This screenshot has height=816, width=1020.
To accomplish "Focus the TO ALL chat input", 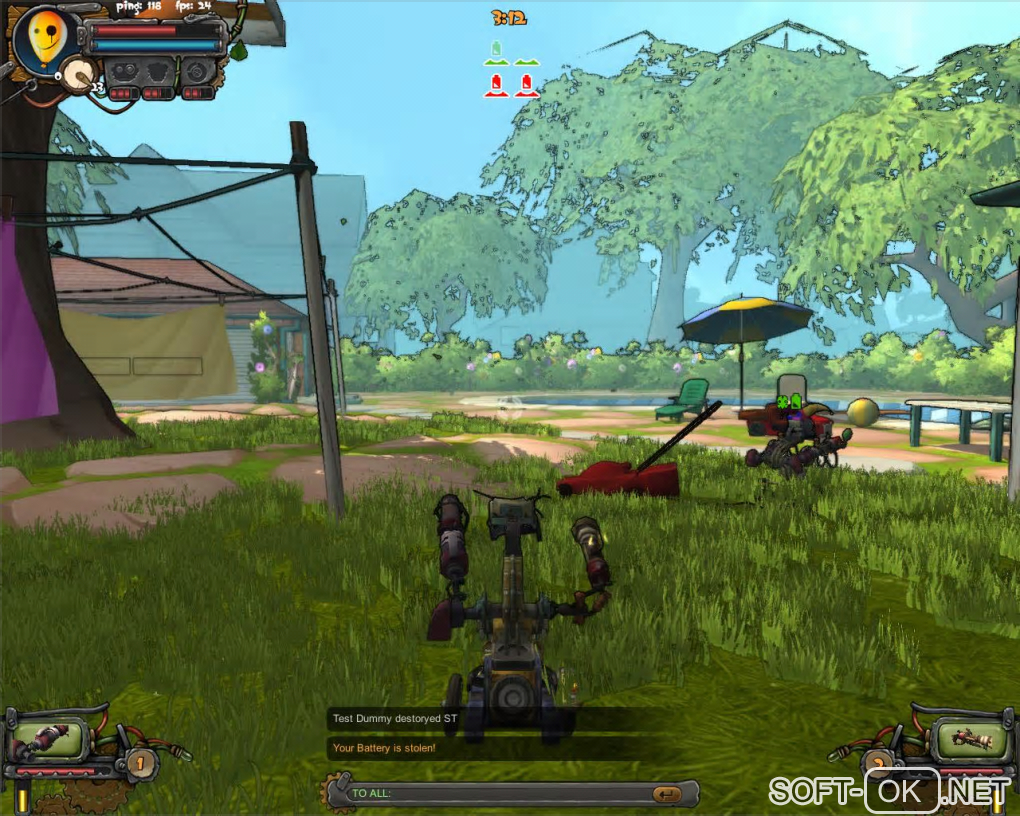I will [500, 794].
